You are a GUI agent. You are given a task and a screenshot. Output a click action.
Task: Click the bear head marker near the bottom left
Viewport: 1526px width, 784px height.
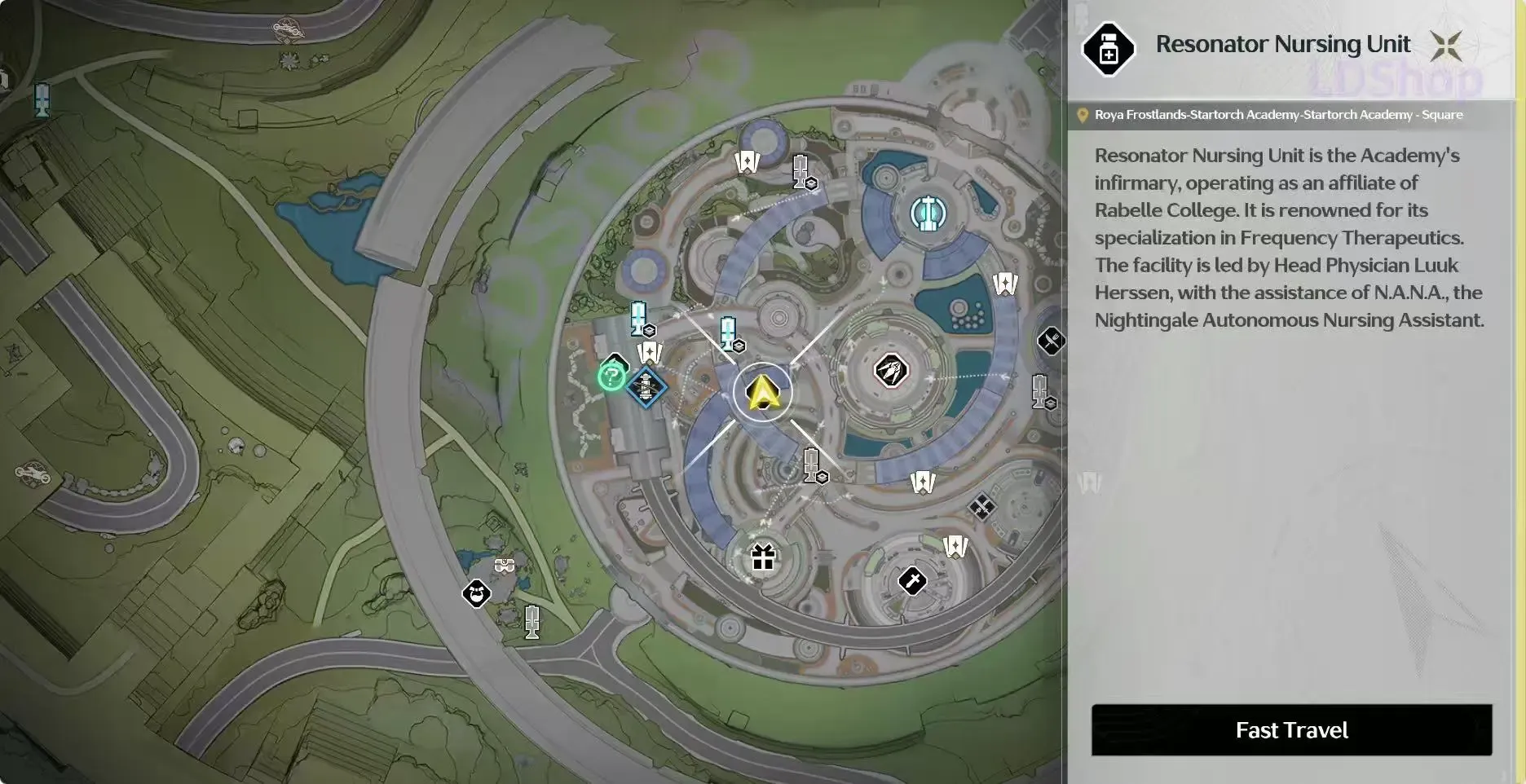tap(475, 593)
